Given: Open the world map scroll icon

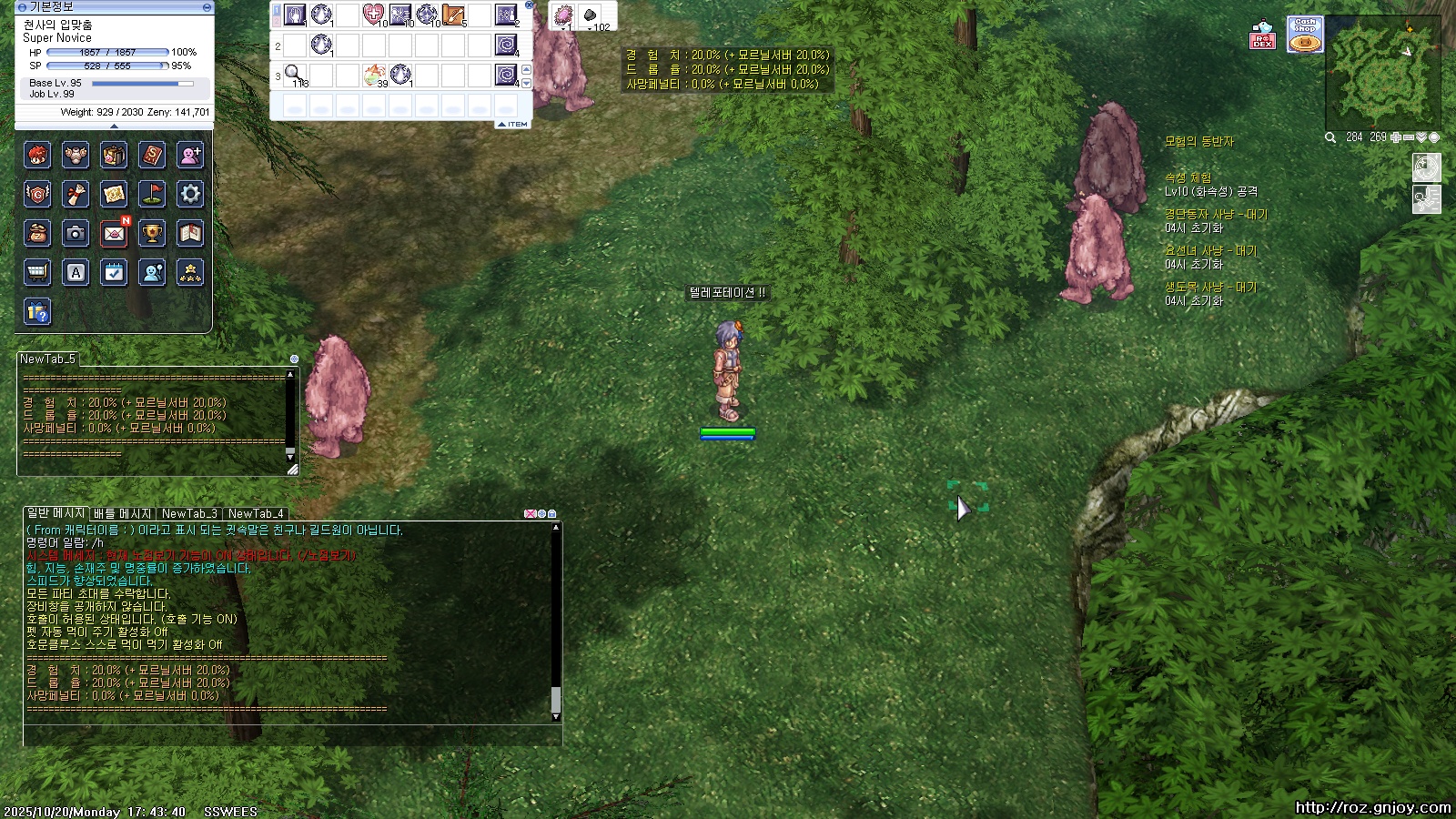Looking at the screenshot, I should point(114,194).
